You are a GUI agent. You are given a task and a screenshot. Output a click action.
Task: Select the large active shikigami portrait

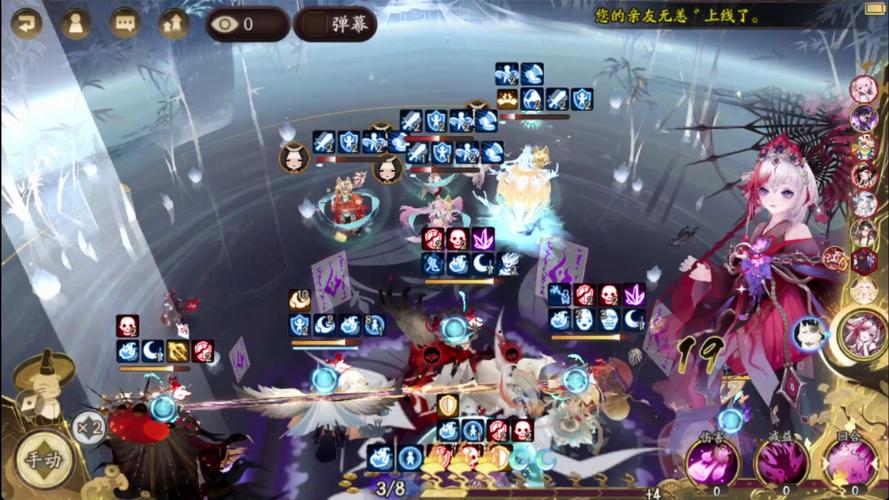[x=861, y=333]
